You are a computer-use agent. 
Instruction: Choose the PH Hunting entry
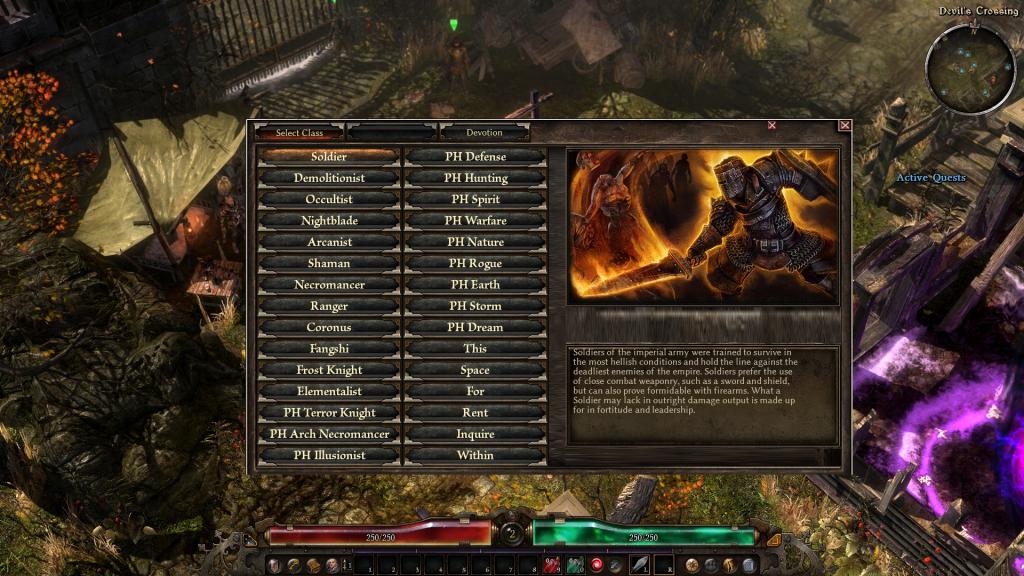click(475, 178)
